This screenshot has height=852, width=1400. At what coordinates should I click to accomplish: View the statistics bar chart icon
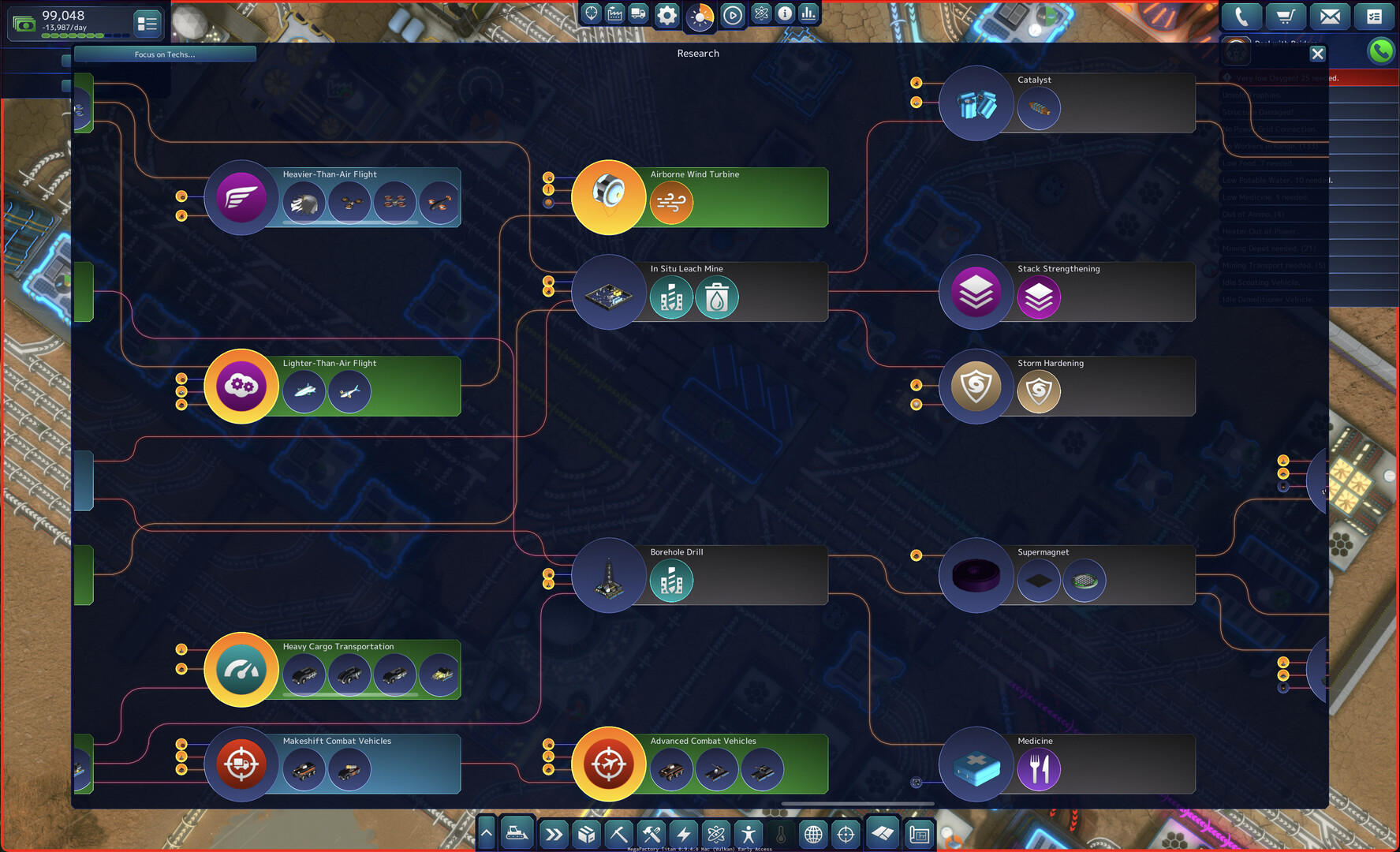pyautogui.click(x=808, y=13)
